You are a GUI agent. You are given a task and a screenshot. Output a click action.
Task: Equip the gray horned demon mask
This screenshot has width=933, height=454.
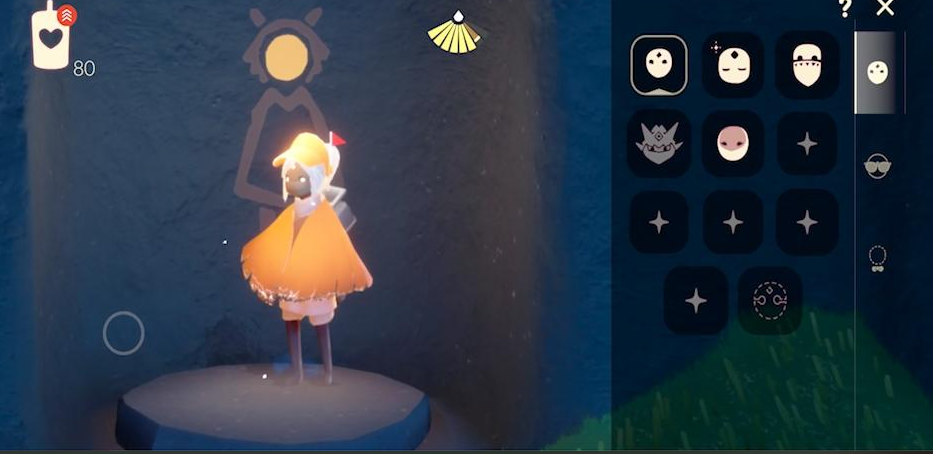click(659, 143)
